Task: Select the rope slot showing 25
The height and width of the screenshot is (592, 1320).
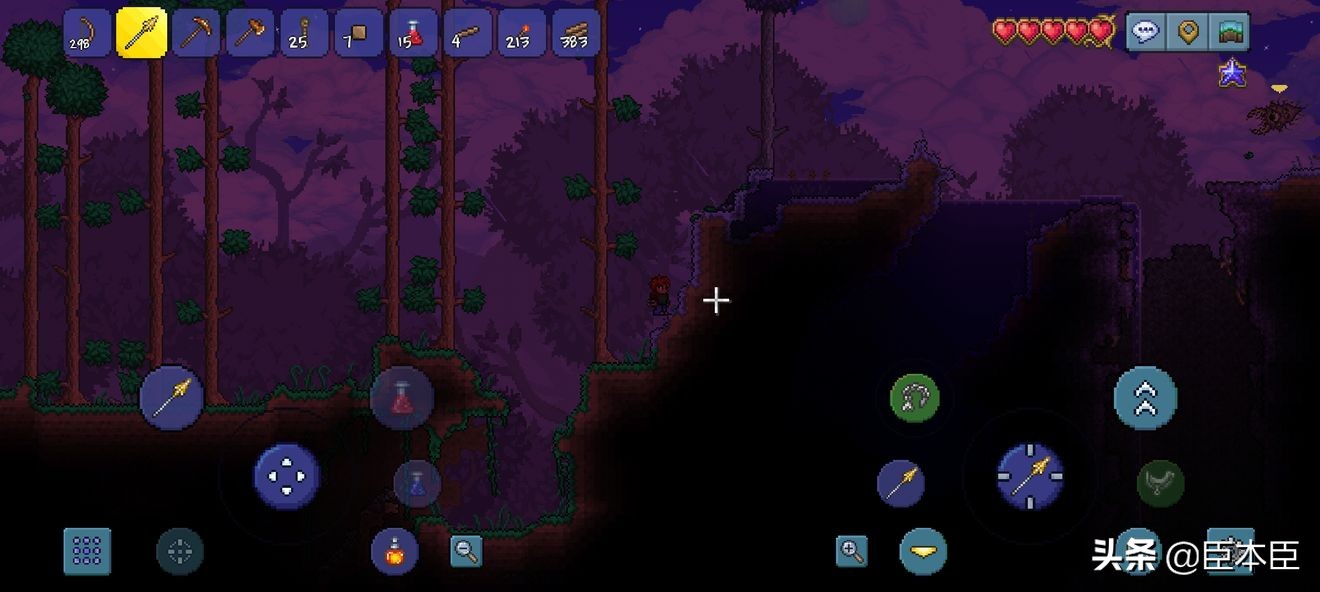Action: point(304,32)
